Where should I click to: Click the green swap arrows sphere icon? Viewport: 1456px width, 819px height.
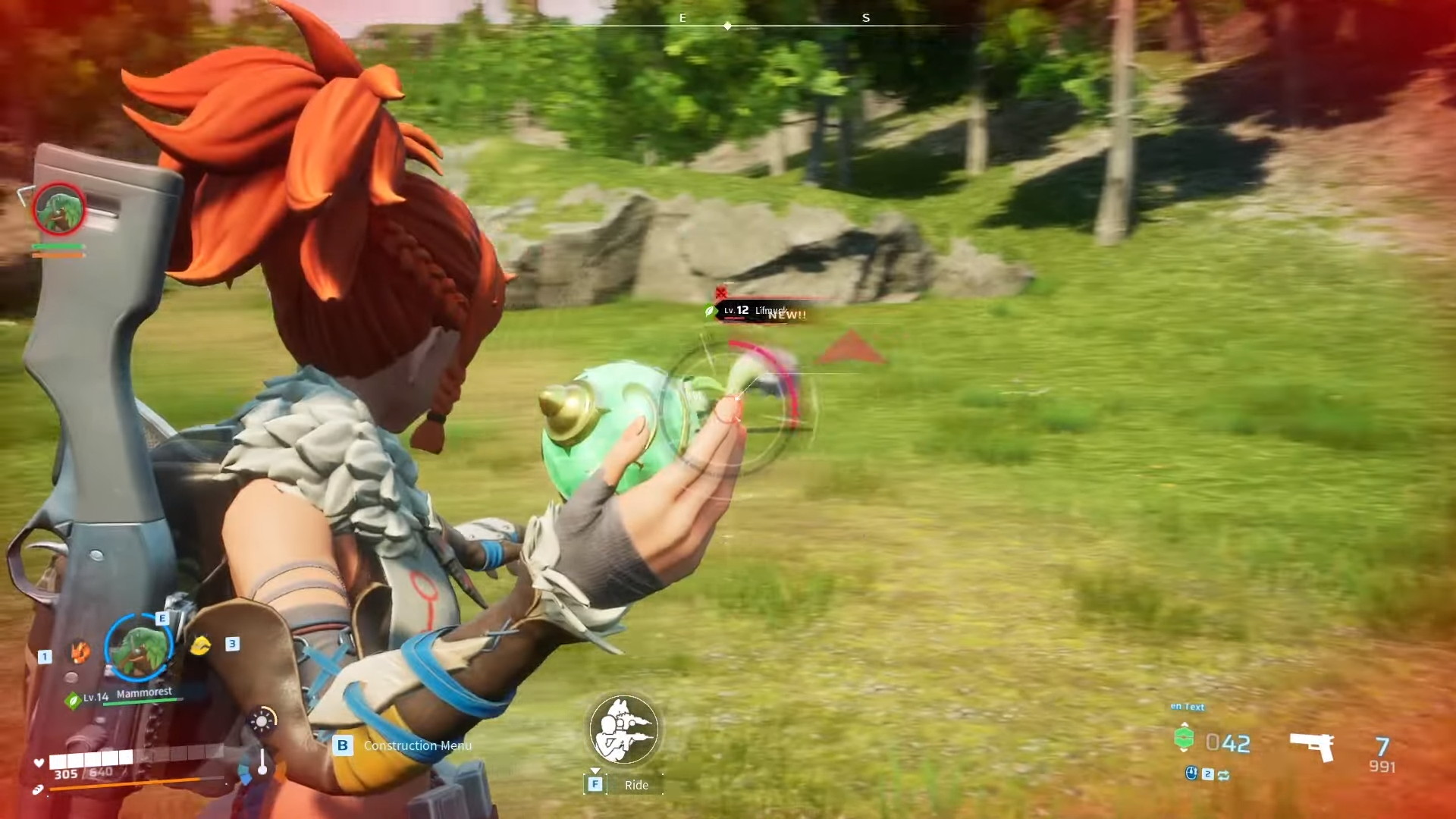pos(1223,774)
